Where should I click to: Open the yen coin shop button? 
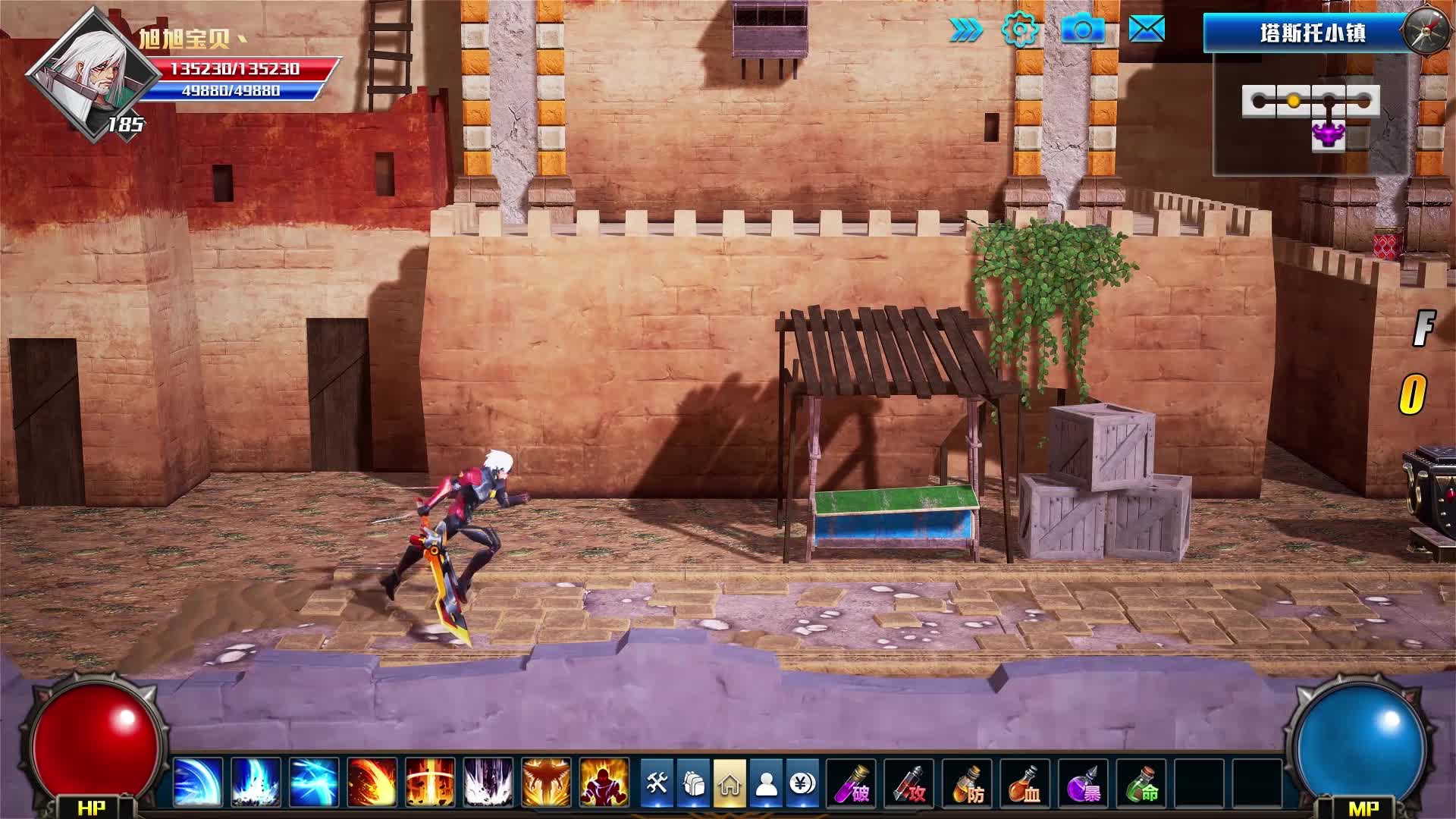click(x=802, y=783)
